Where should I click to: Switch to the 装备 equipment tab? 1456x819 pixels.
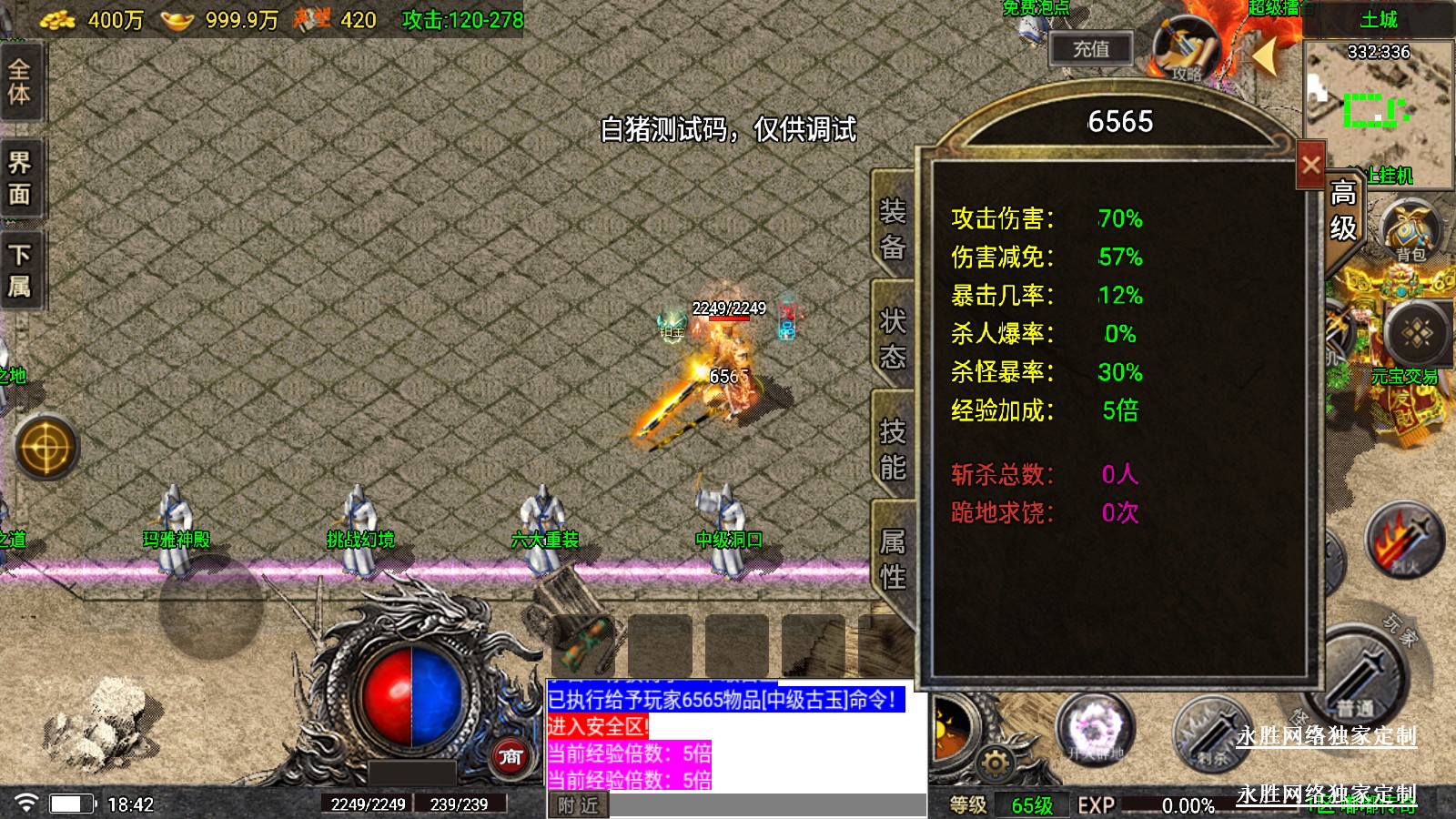click(892, 228)
